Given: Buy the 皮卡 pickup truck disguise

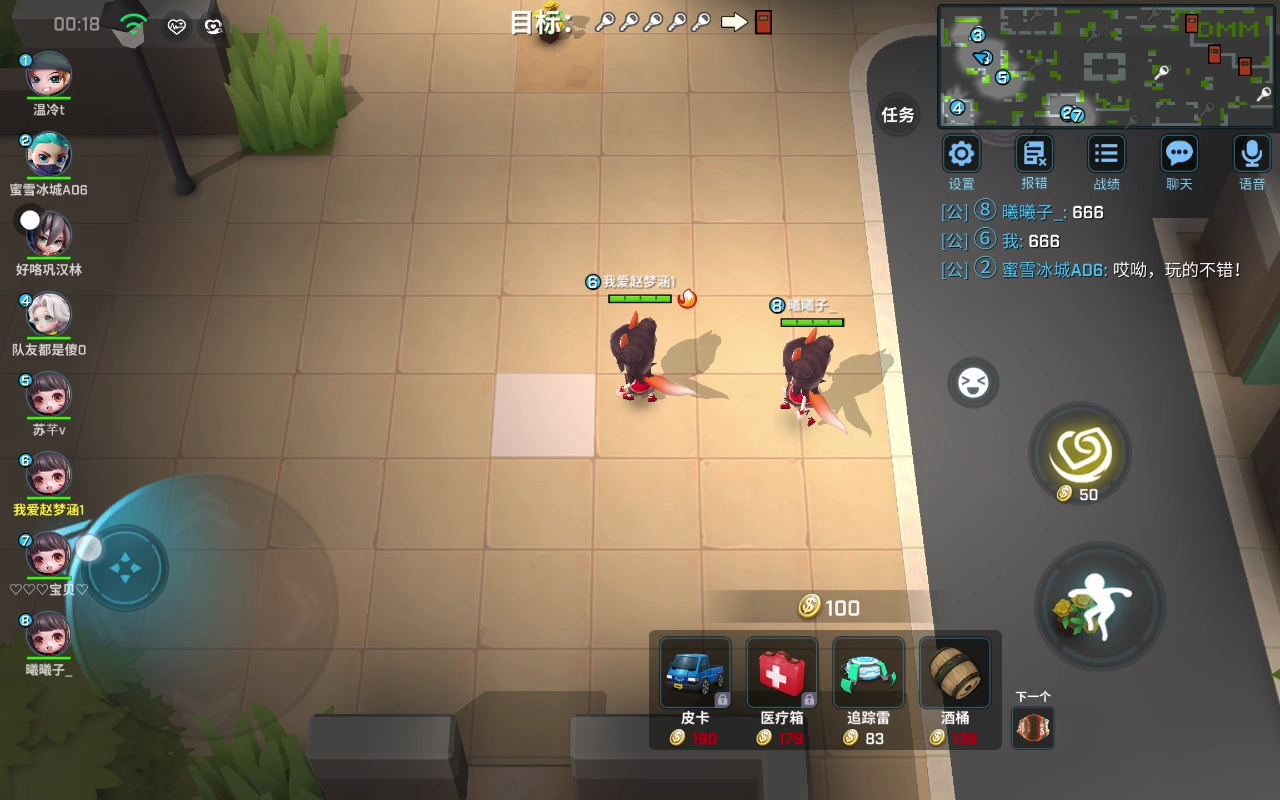Looking at the screenshot, I should 695,674.
